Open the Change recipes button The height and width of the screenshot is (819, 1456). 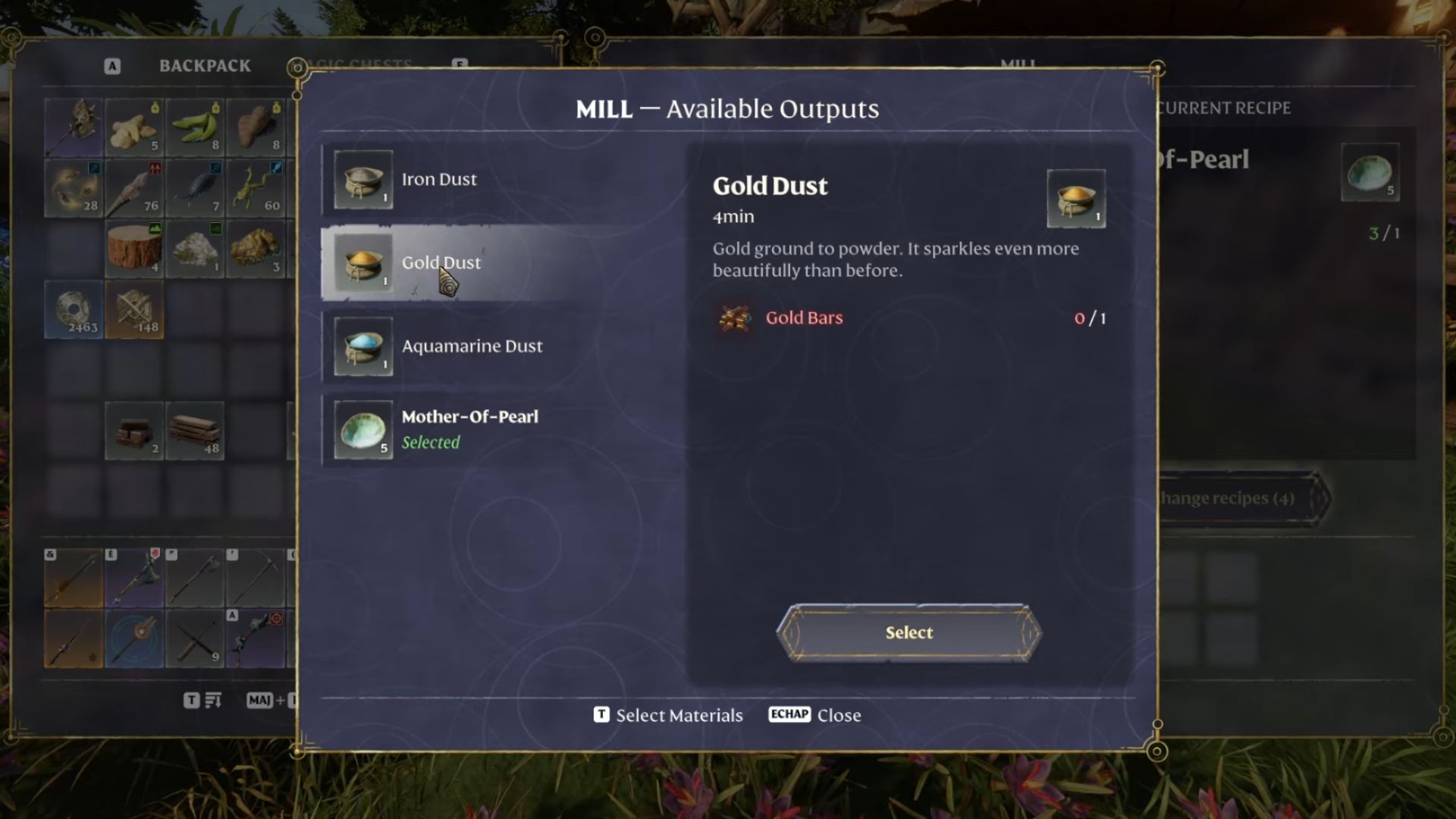(x=1244, y=498)
